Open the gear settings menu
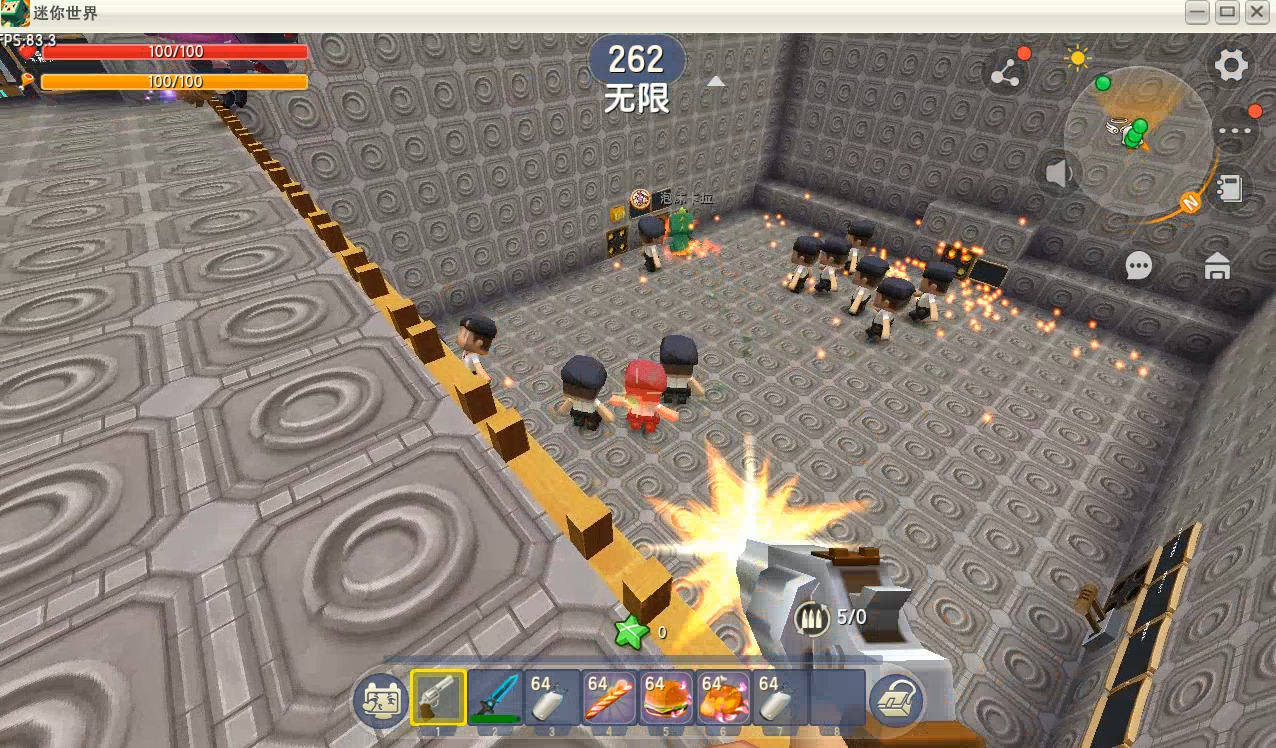Viewport: 1276px width, 748px height. 1231,66
